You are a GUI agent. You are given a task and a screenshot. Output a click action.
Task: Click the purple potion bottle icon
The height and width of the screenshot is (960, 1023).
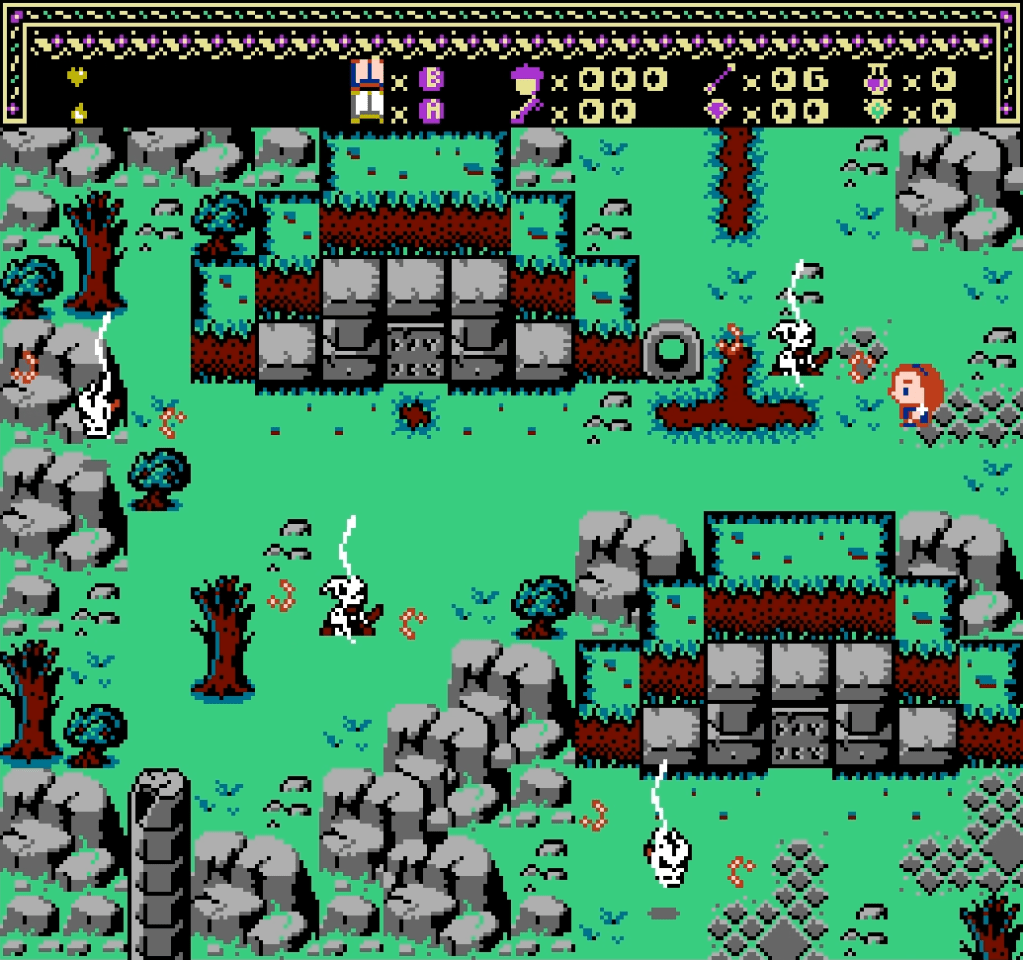pyautogui.click(x=879, y=78)
